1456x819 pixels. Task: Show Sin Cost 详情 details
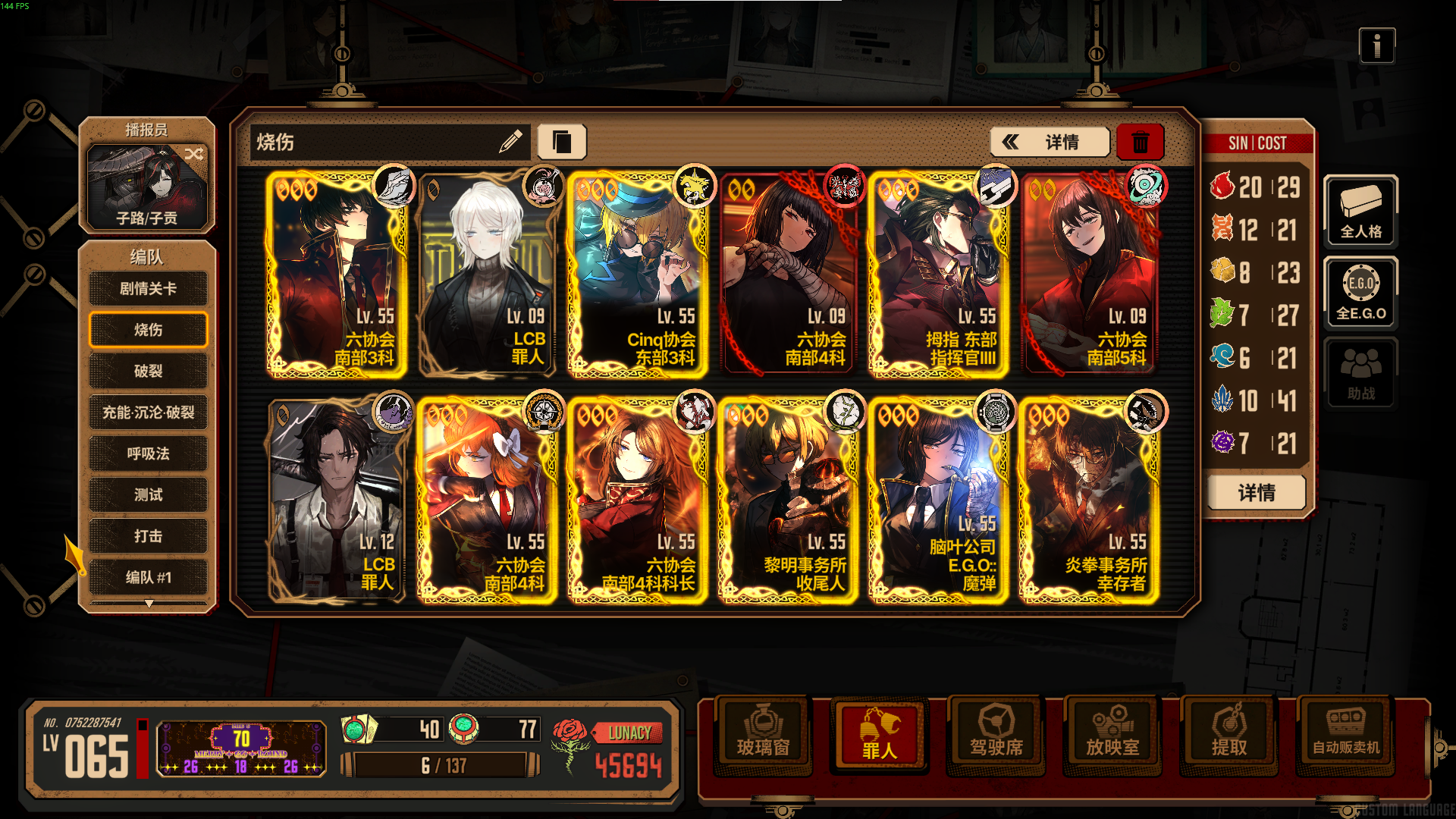point(1256,493)
